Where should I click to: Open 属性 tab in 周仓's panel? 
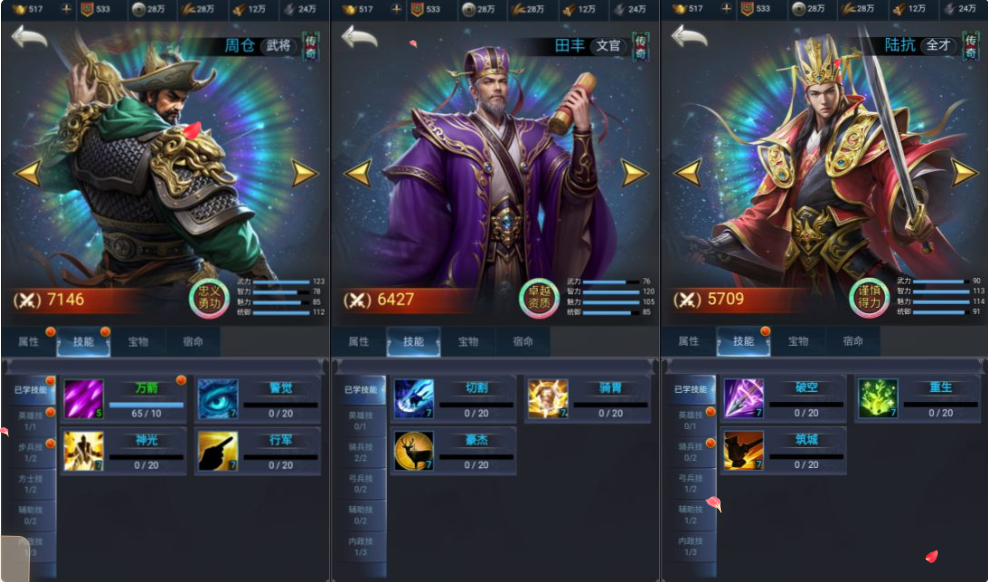(x=29, y=342)
